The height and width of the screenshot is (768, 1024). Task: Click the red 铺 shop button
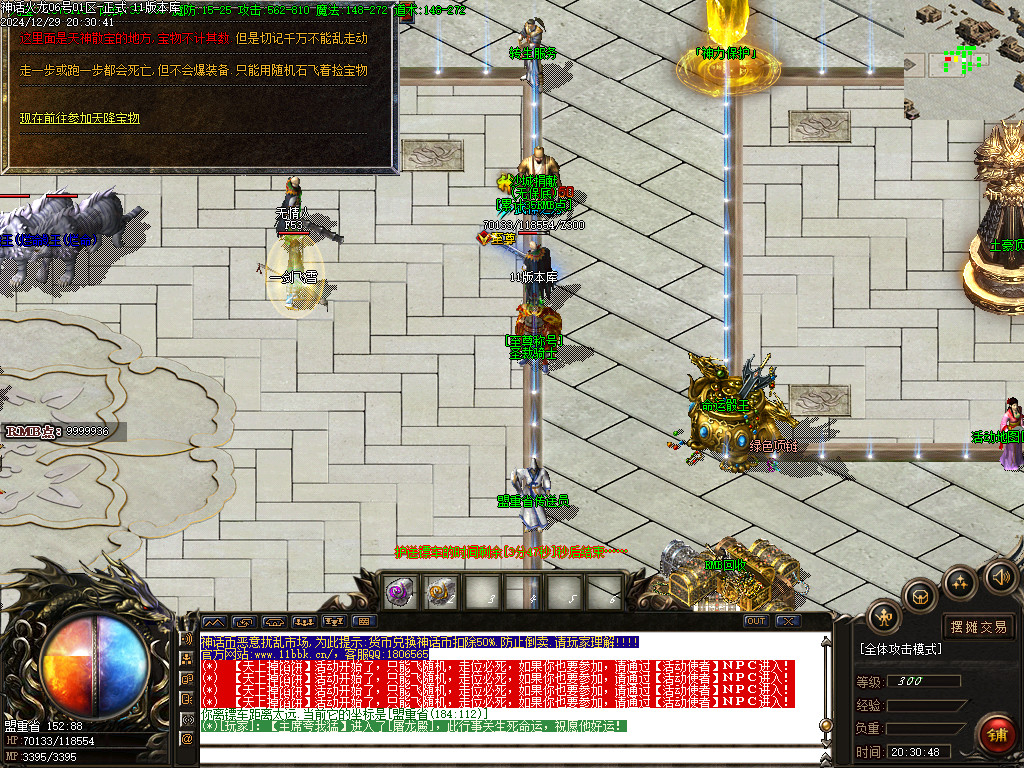click(996, 733)
